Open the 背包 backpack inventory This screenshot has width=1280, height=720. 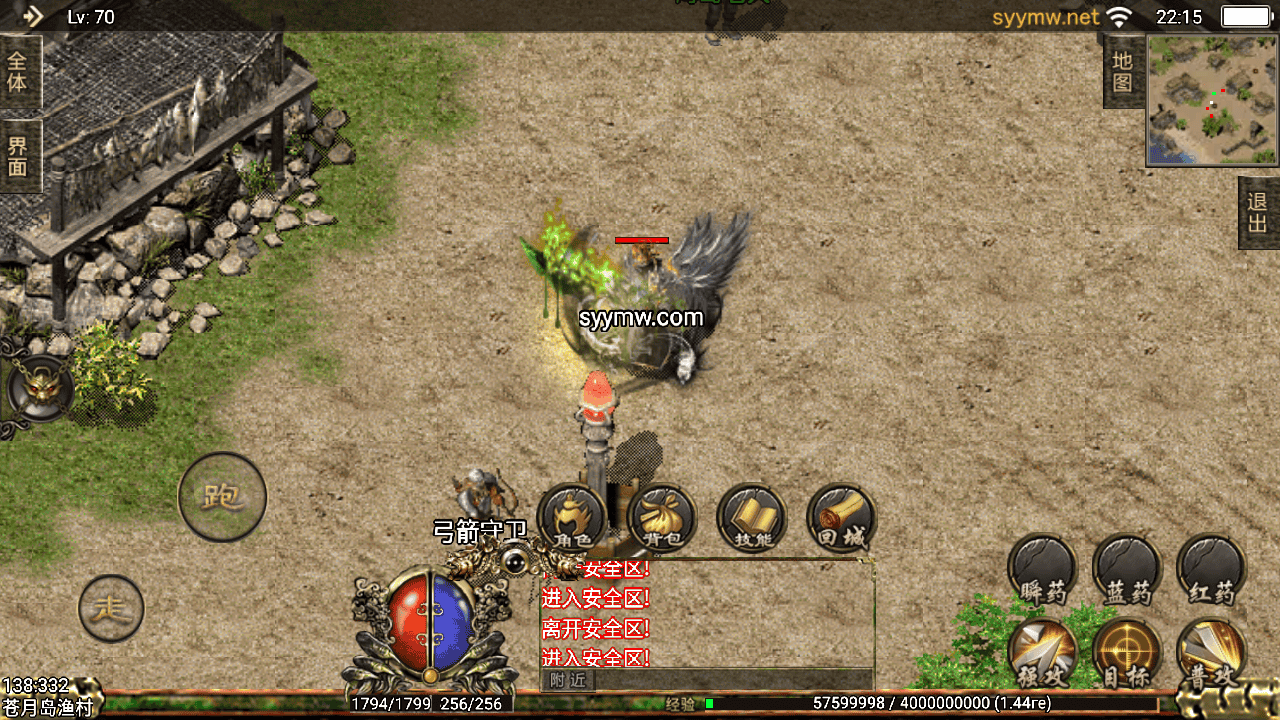tap(662, 518)
